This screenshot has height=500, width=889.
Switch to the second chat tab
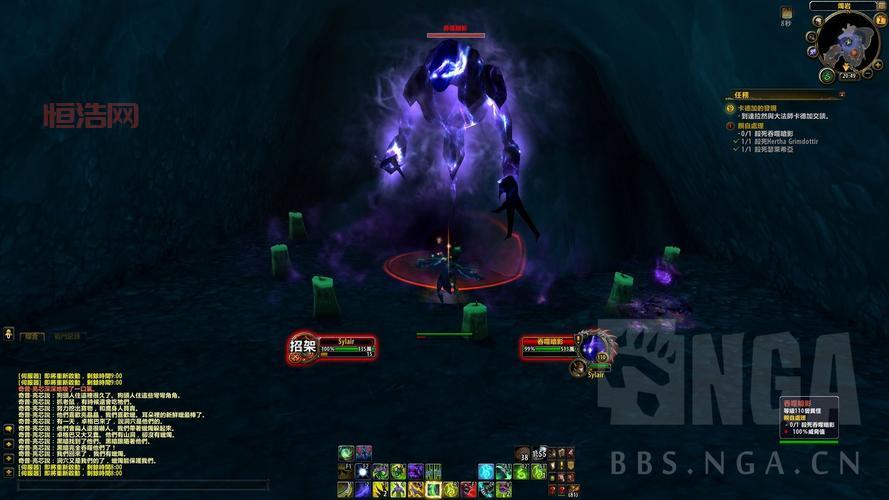click(x=68, y=337)
